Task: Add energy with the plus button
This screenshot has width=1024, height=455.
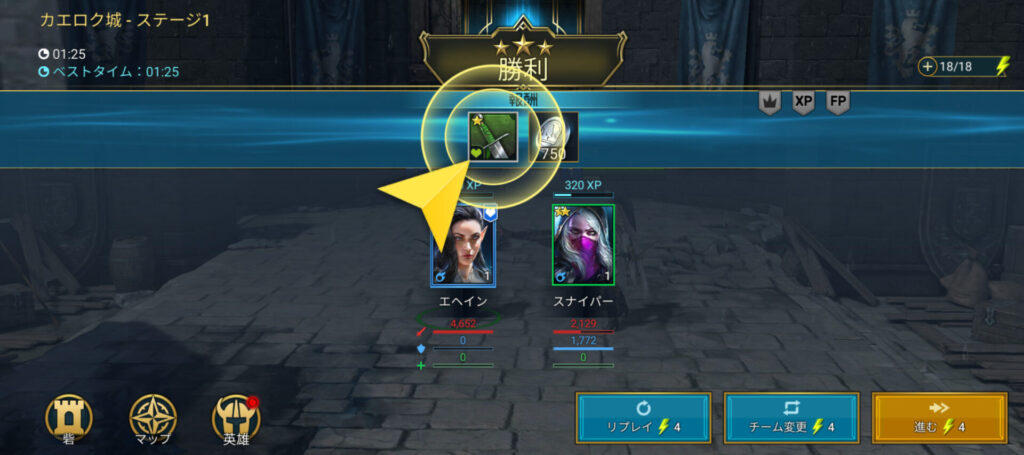Action: pos(929,67)
